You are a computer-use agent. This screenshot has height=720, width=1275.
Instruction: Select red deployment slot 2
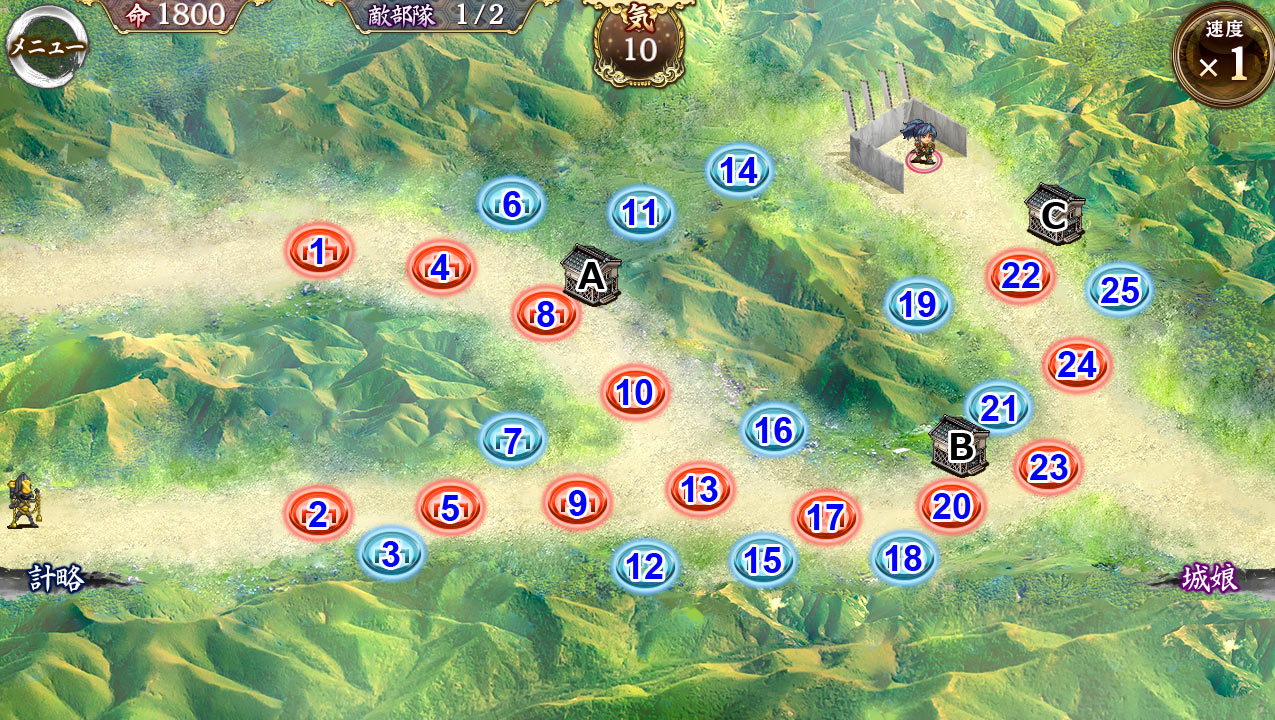click(318, 515)
